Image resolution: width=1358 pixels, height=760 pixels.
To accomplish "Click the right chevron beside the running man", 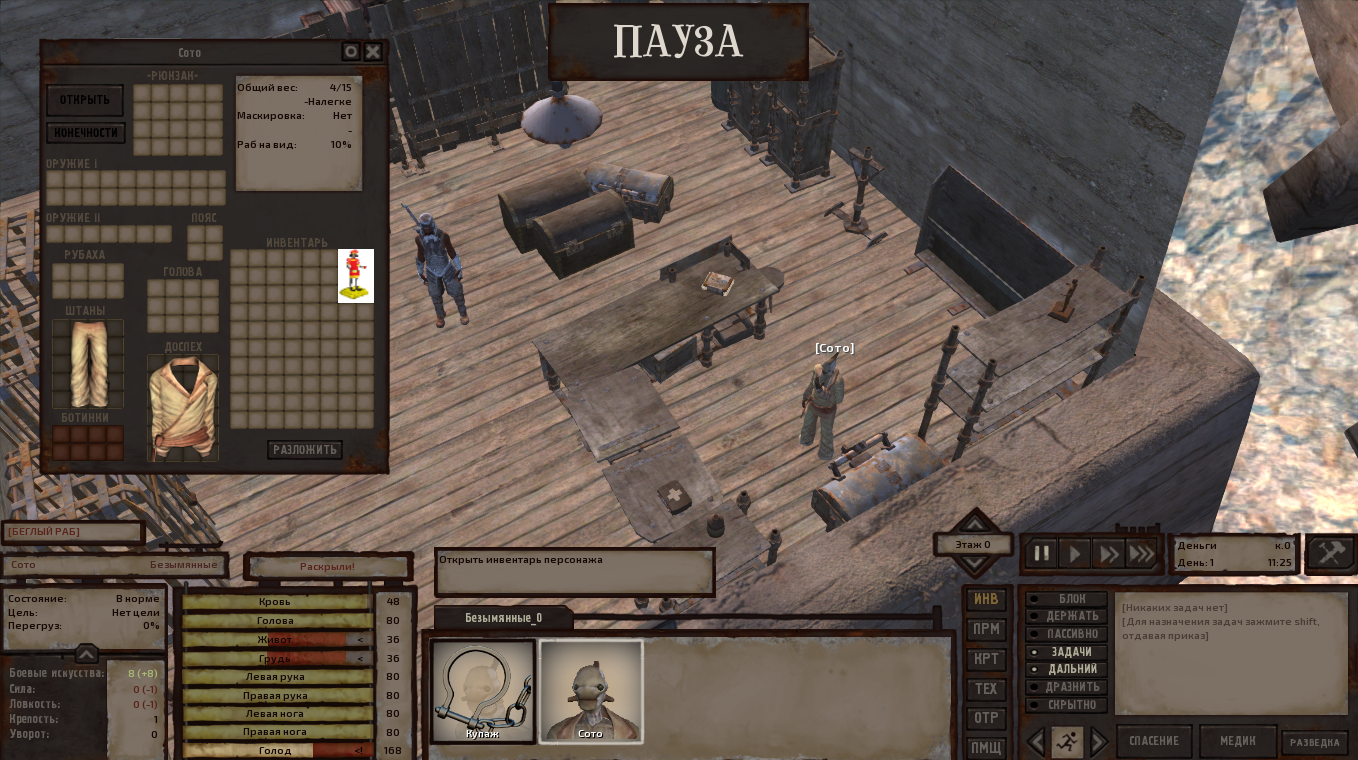I will (1098, 741).
